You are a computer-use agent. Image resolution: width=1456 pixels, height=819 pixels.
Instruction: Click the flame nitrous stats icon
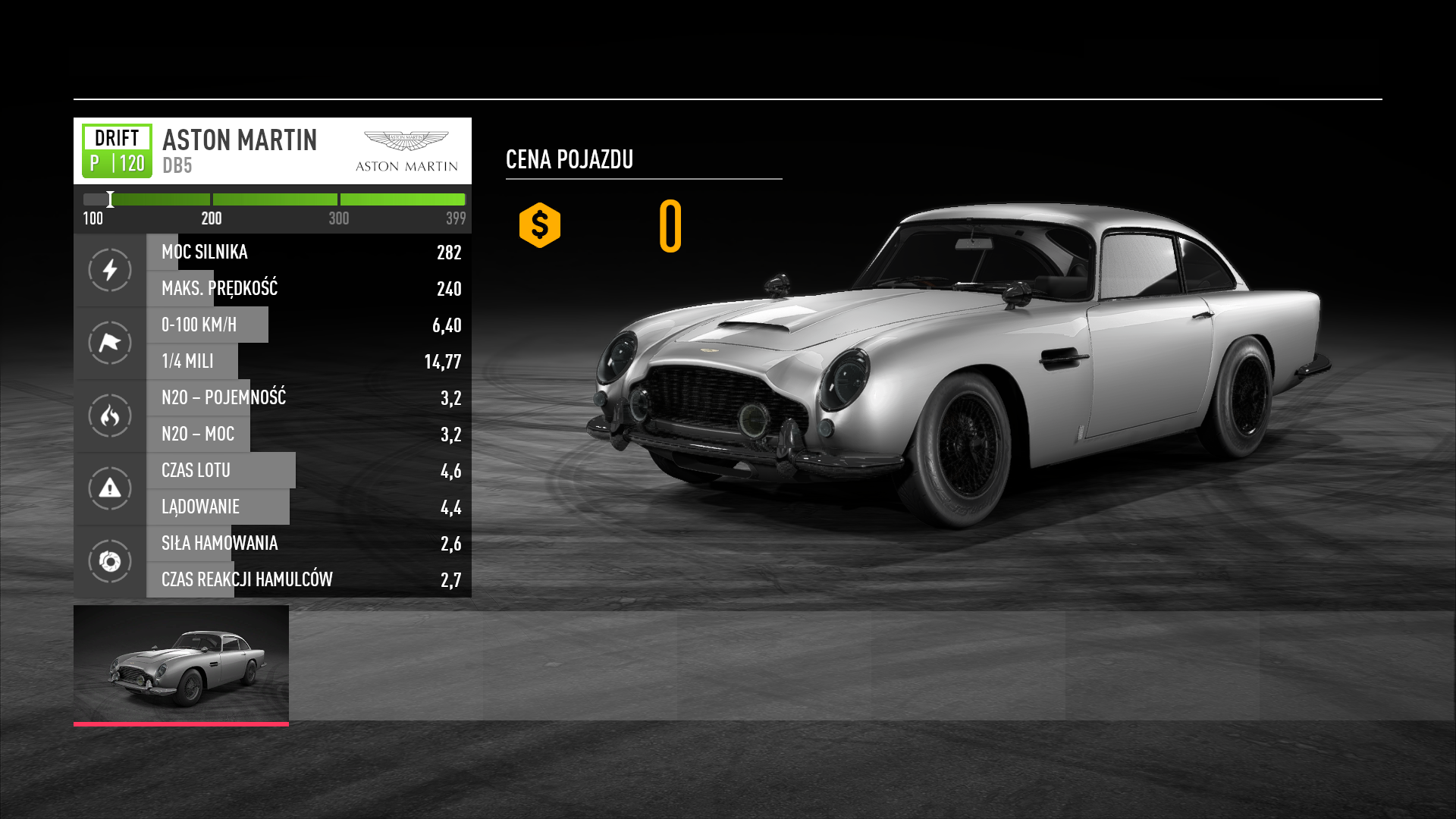pos(110,416)
